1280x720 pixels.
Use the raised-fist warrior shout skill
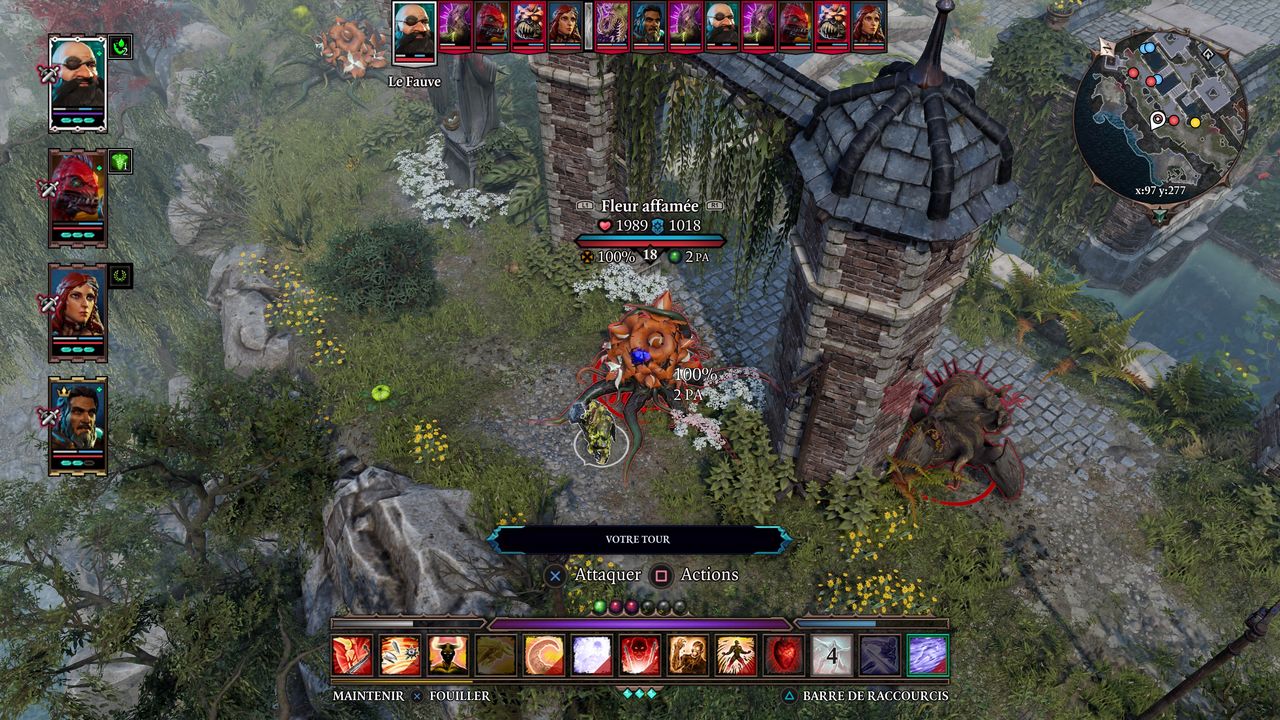tap(688, 655)
